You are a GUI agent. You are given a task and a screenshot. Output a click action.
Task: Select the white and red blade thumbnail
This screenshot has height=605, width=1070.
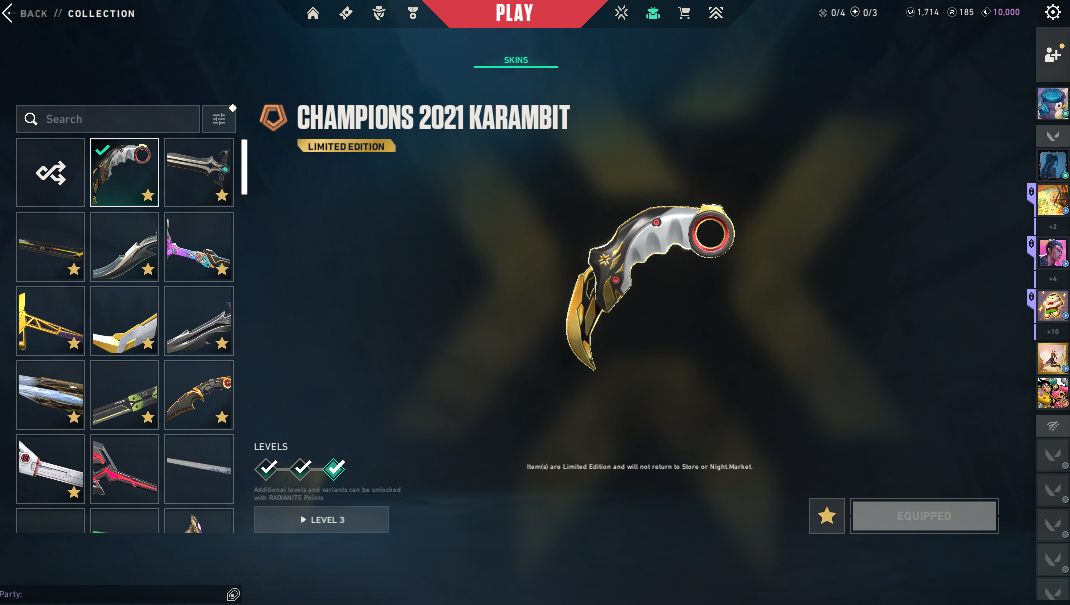click(51, 469)
